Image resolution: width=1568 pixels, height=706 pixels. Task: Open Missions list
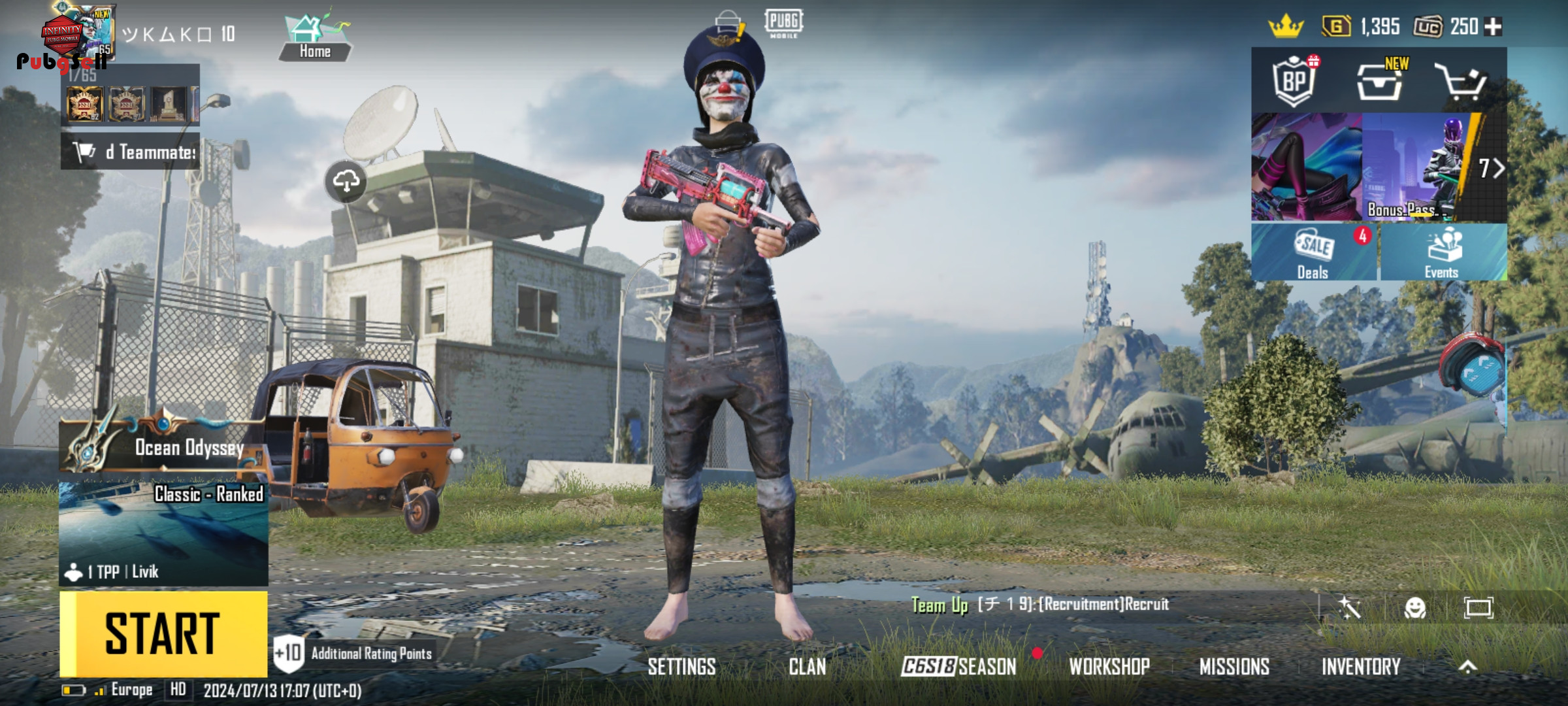pyautogui.click(x=1234, y=667)
